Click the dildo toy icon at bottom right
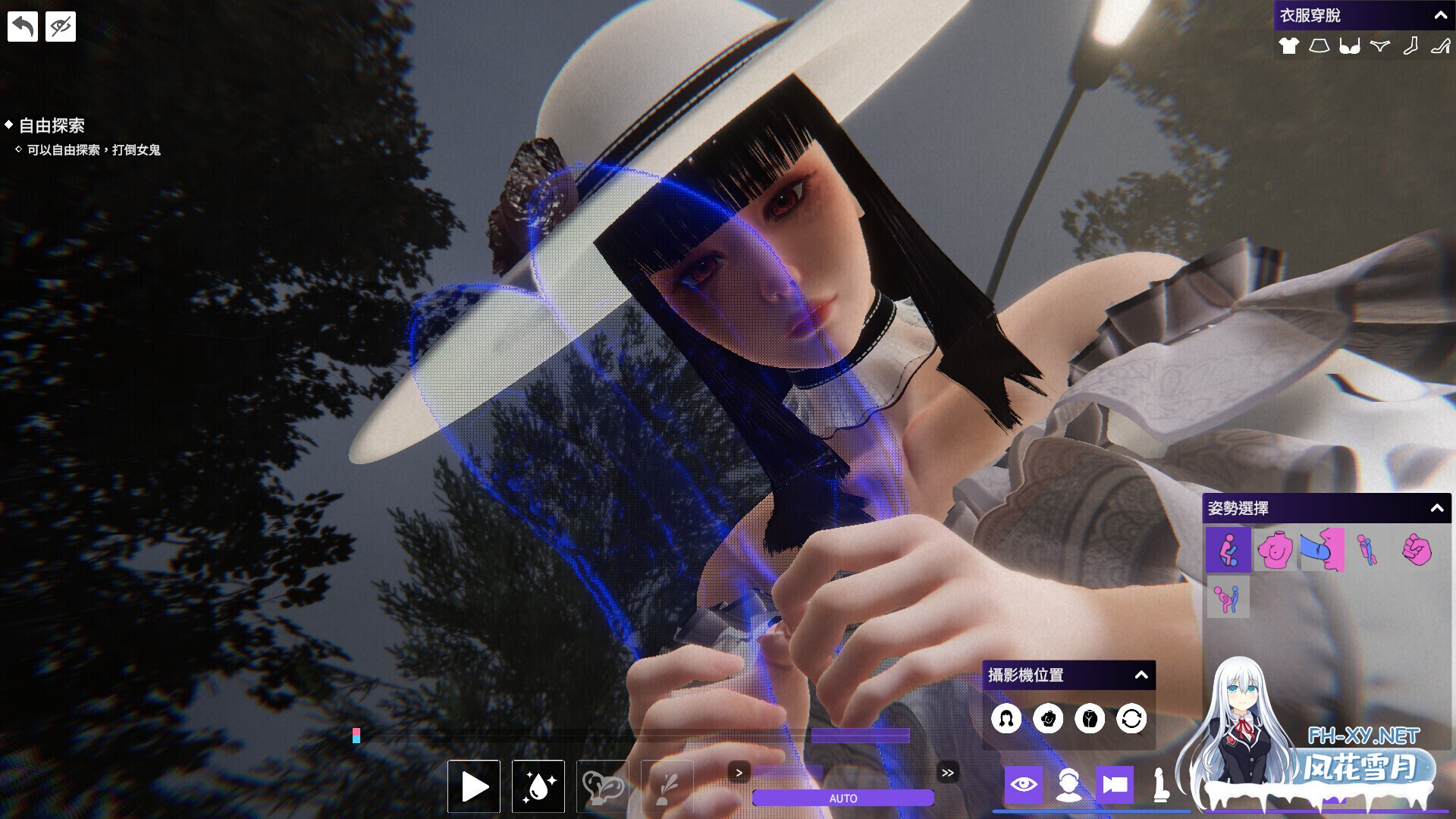This screenshot has width=1456, height=819. coord(1162,785)
